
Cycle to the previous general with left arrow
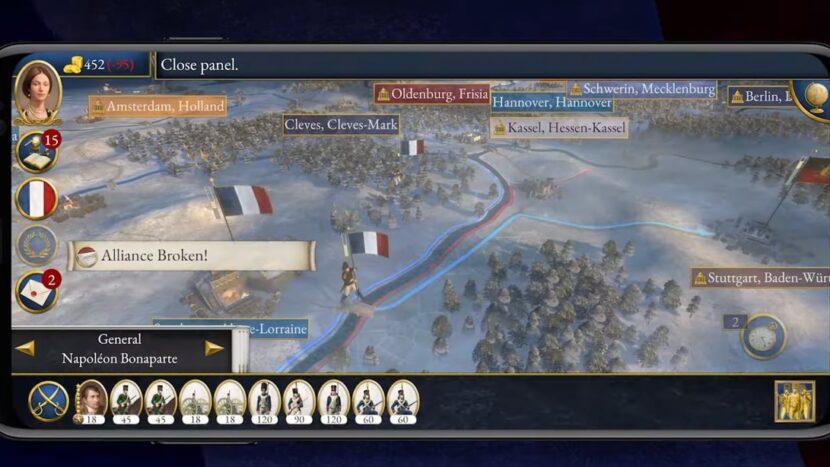pos(25,348)
